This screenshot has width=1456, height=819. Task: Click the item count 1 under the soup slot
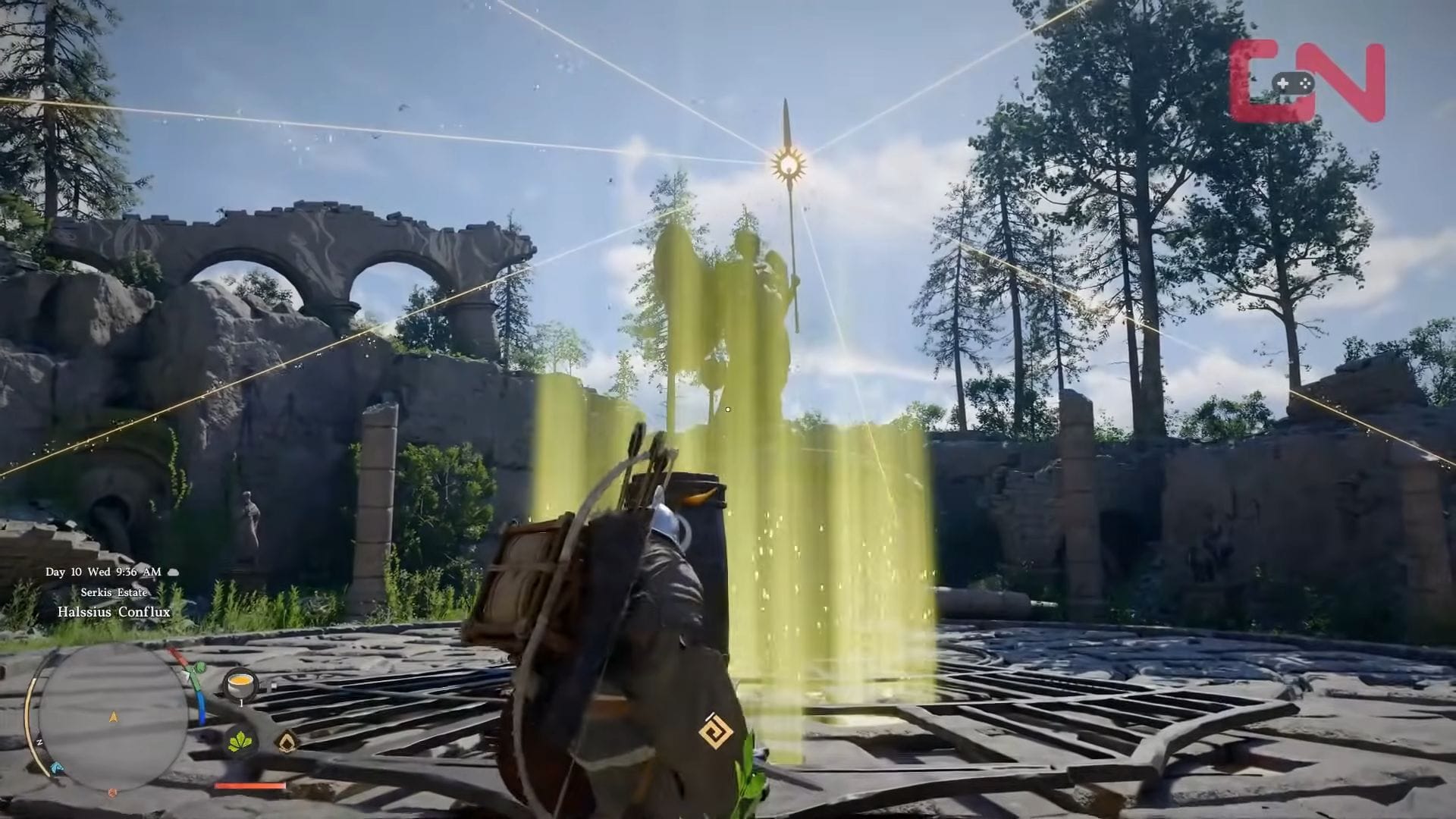click(x=241, y=702)
